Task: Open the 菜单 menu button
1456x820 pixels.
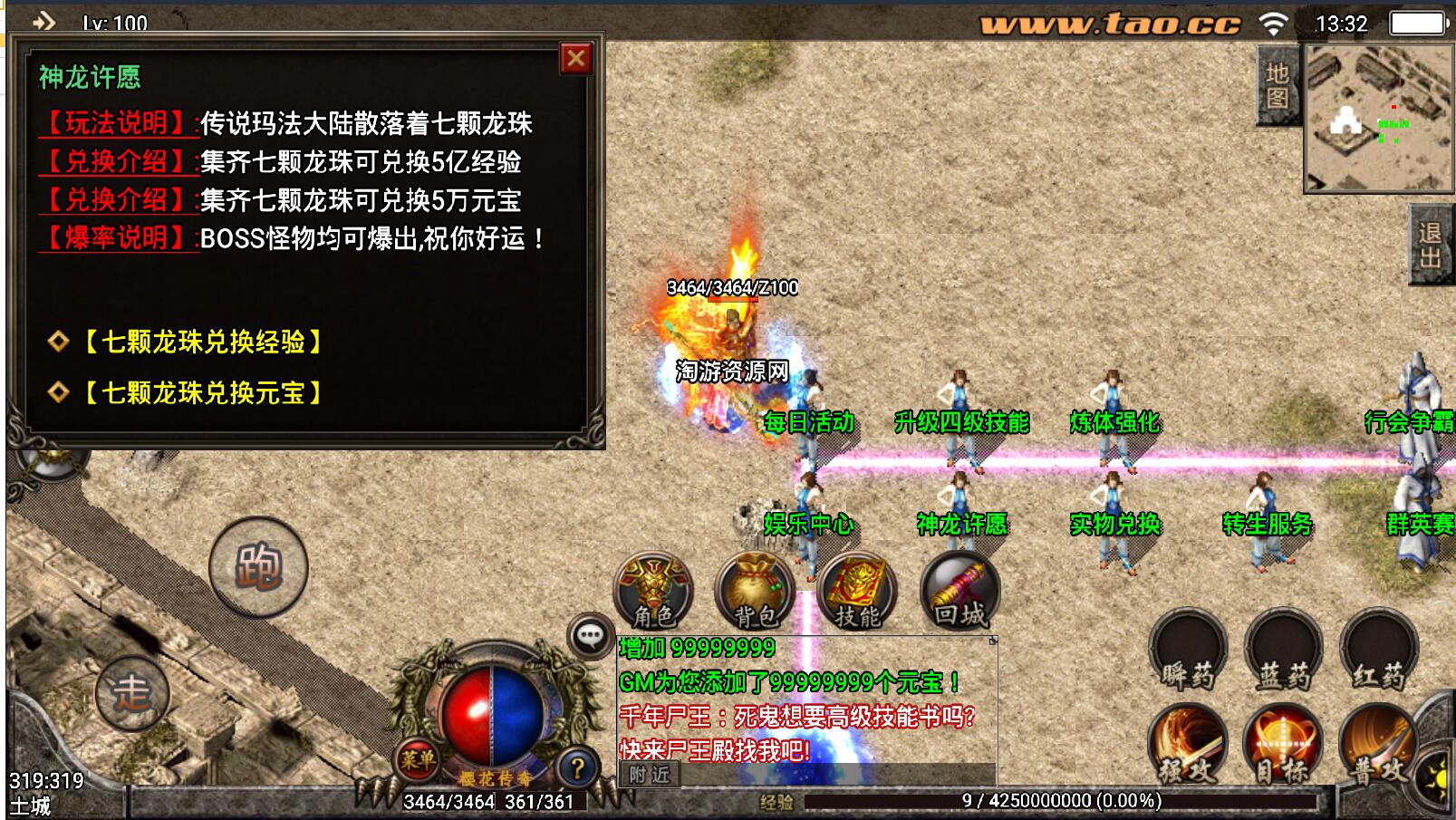Action: point(418,760)
